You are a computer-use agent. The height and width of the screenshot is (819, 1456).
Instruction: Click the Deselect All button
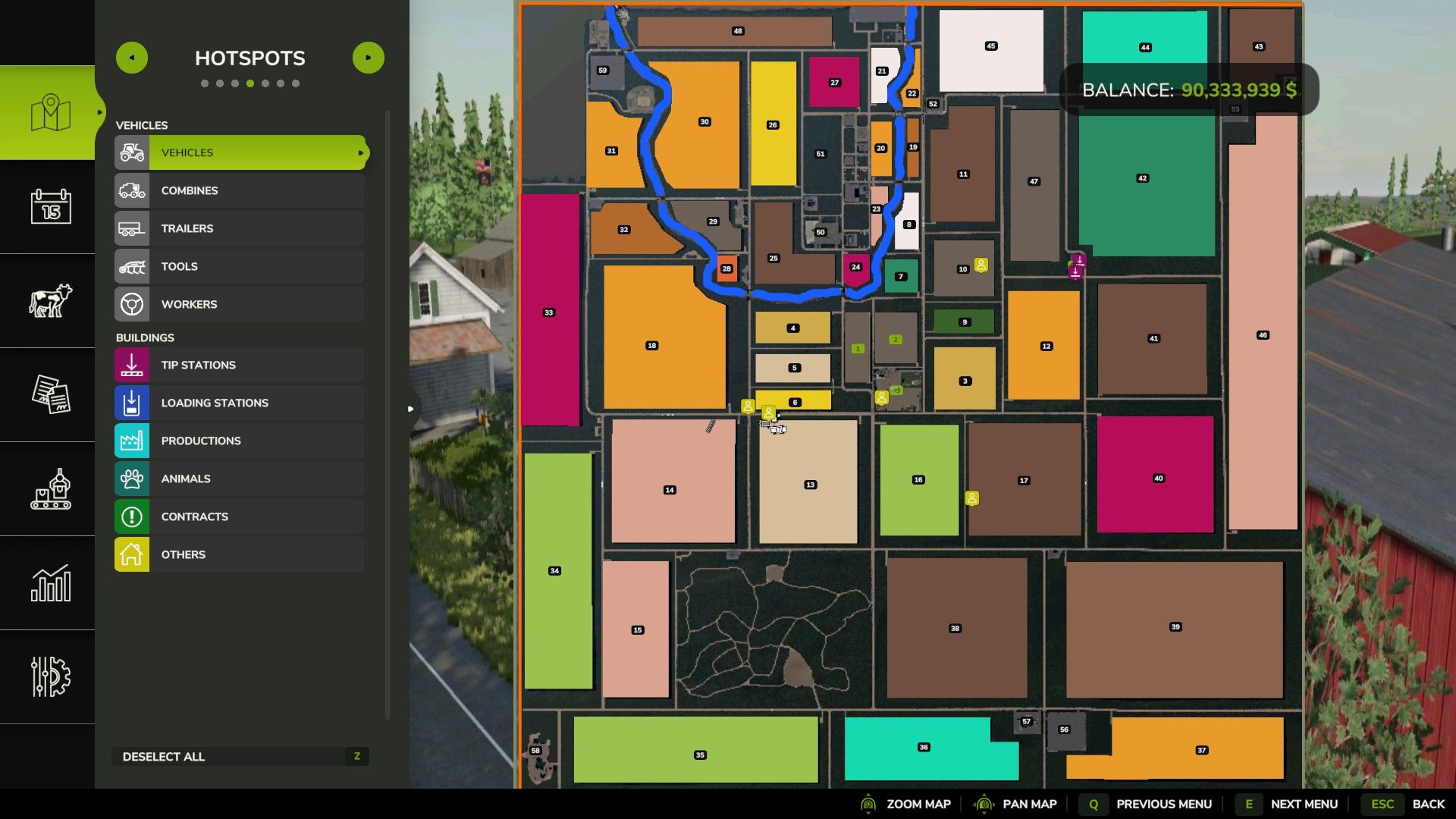coord(240,756)
